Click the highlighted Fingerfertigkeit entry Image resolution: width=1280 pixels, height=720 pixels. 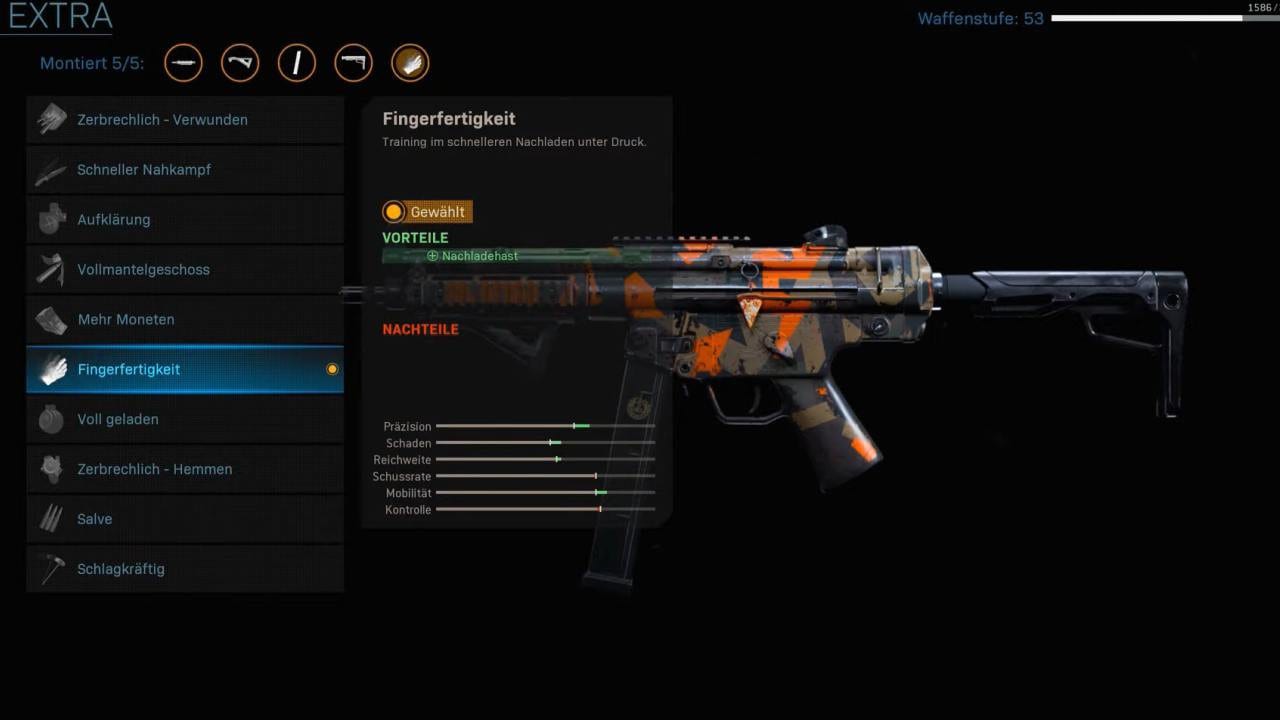pos(185,370)
